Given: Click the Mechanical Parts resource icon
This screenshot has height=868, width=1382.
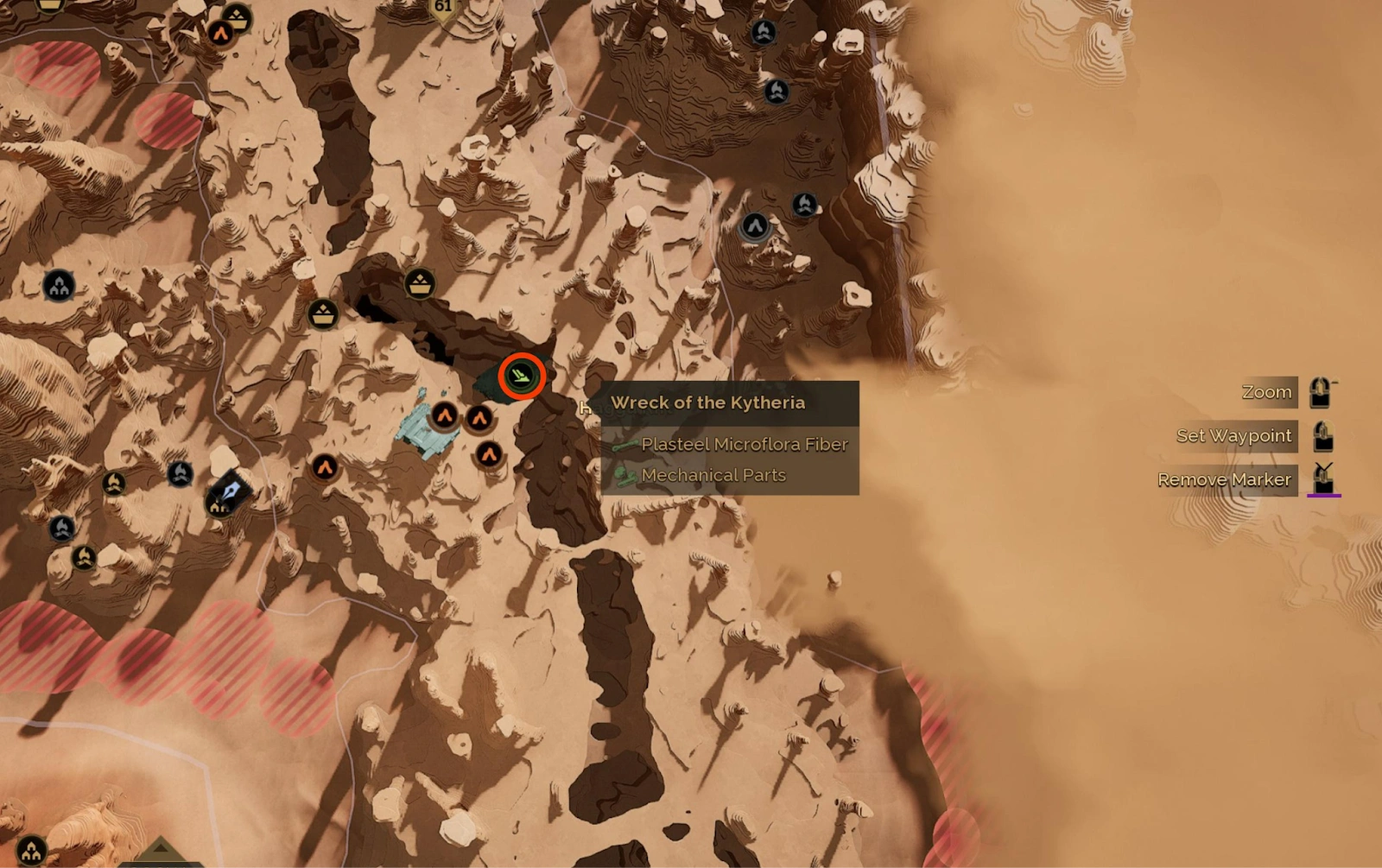Looking at the screenshot, I should 626,474.
